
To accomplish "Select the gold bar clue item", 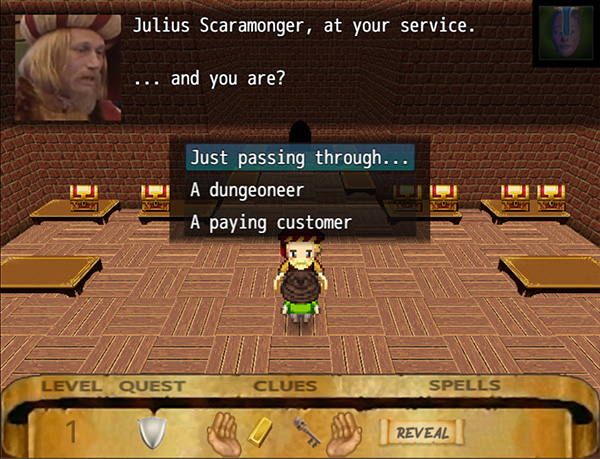I will click(259, 431).
